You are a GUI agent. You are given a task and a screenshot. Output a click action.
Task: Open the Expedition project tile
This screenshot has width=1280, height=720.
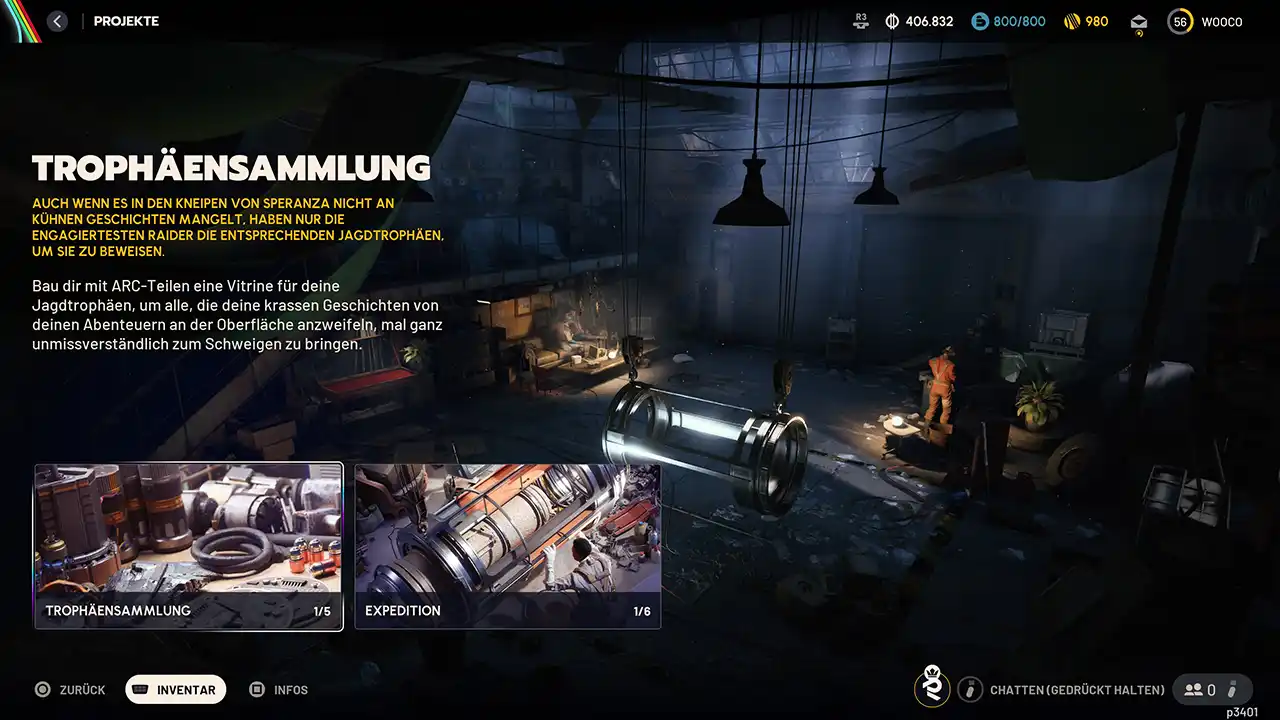508,546
